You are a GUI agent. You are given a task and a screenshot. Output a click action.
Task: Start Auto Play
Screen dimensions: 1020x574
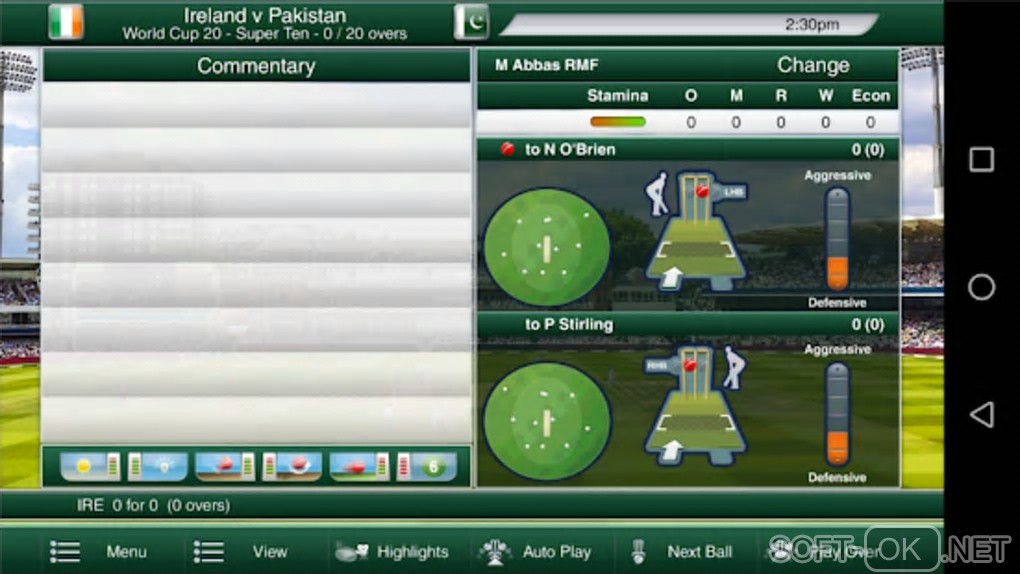coord(535,551)
